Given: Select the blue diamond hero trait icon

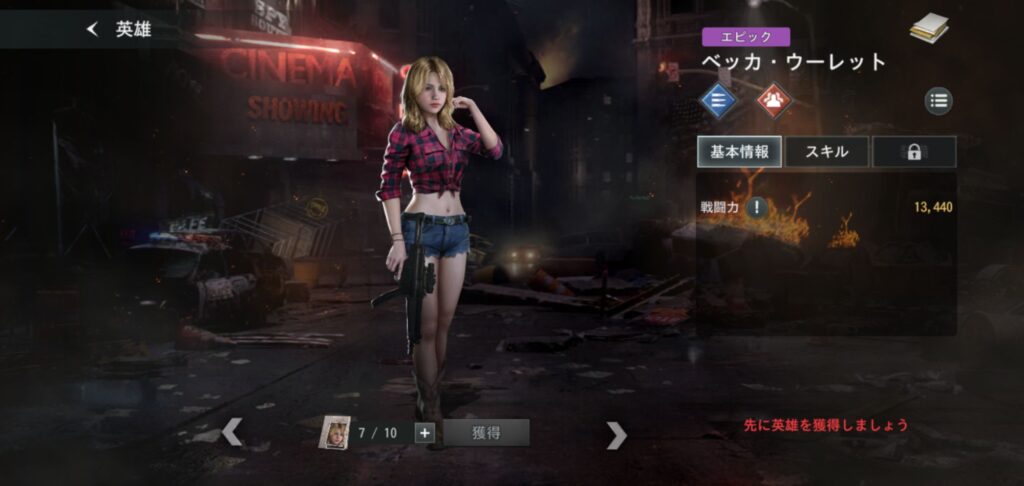Looking at the screenshot, I should [717, 100].
